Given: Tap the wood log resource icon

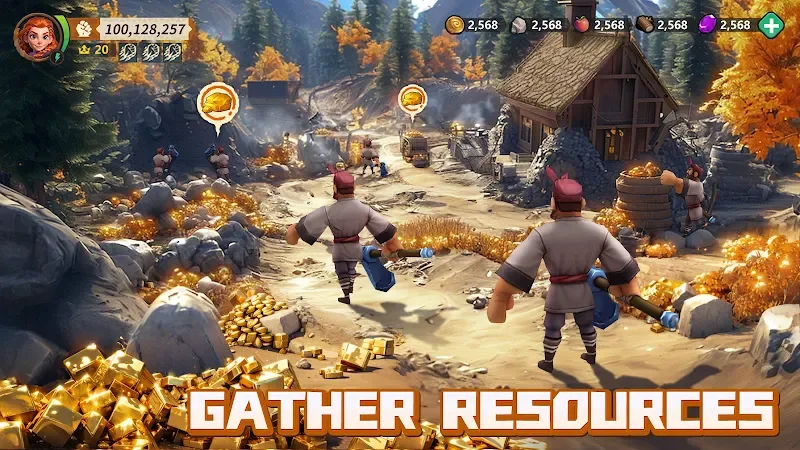Looking at the screenshot, I should click(646, 25).
